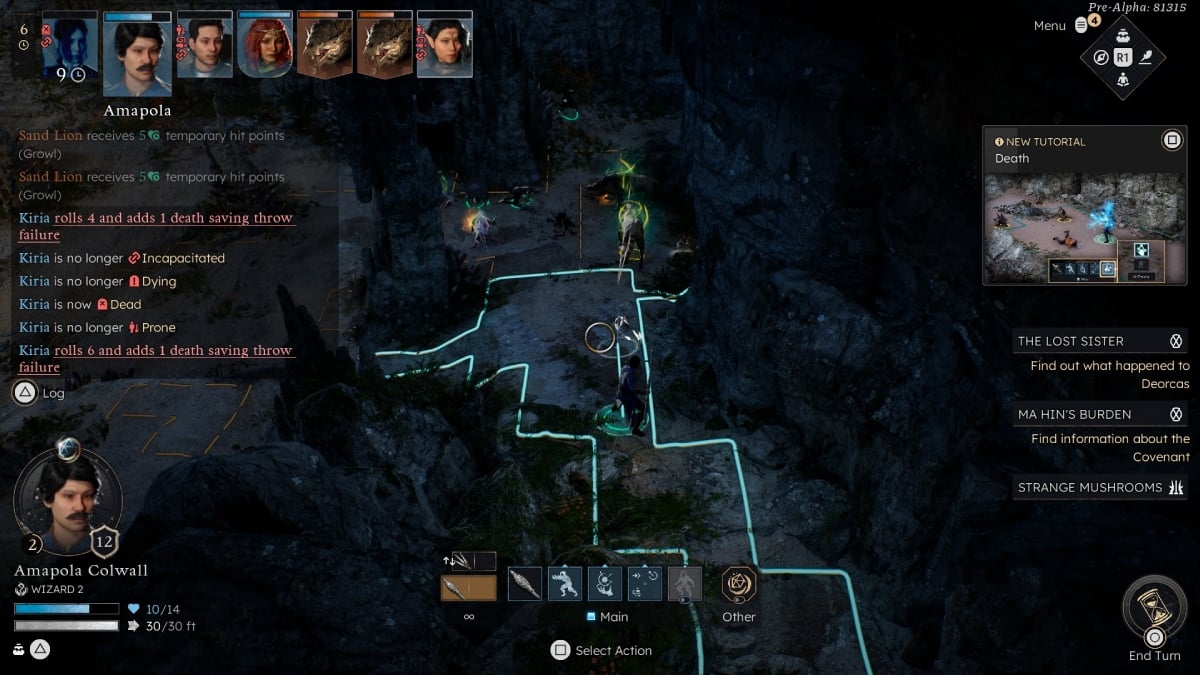The height and width of the screenshot is (675, 1200).
Task: Open the Death tutorial thumbnail
Action: 1073,228
